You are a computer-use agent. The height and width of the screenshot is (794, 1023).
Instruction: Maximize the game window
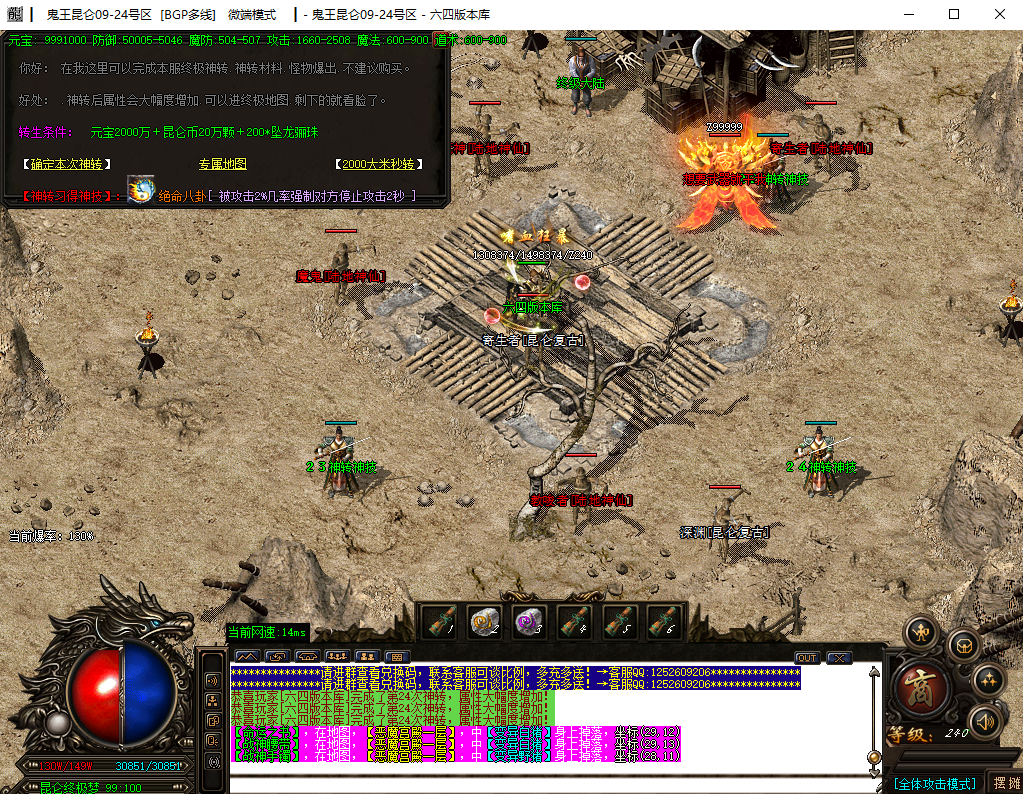coord(954,14)
